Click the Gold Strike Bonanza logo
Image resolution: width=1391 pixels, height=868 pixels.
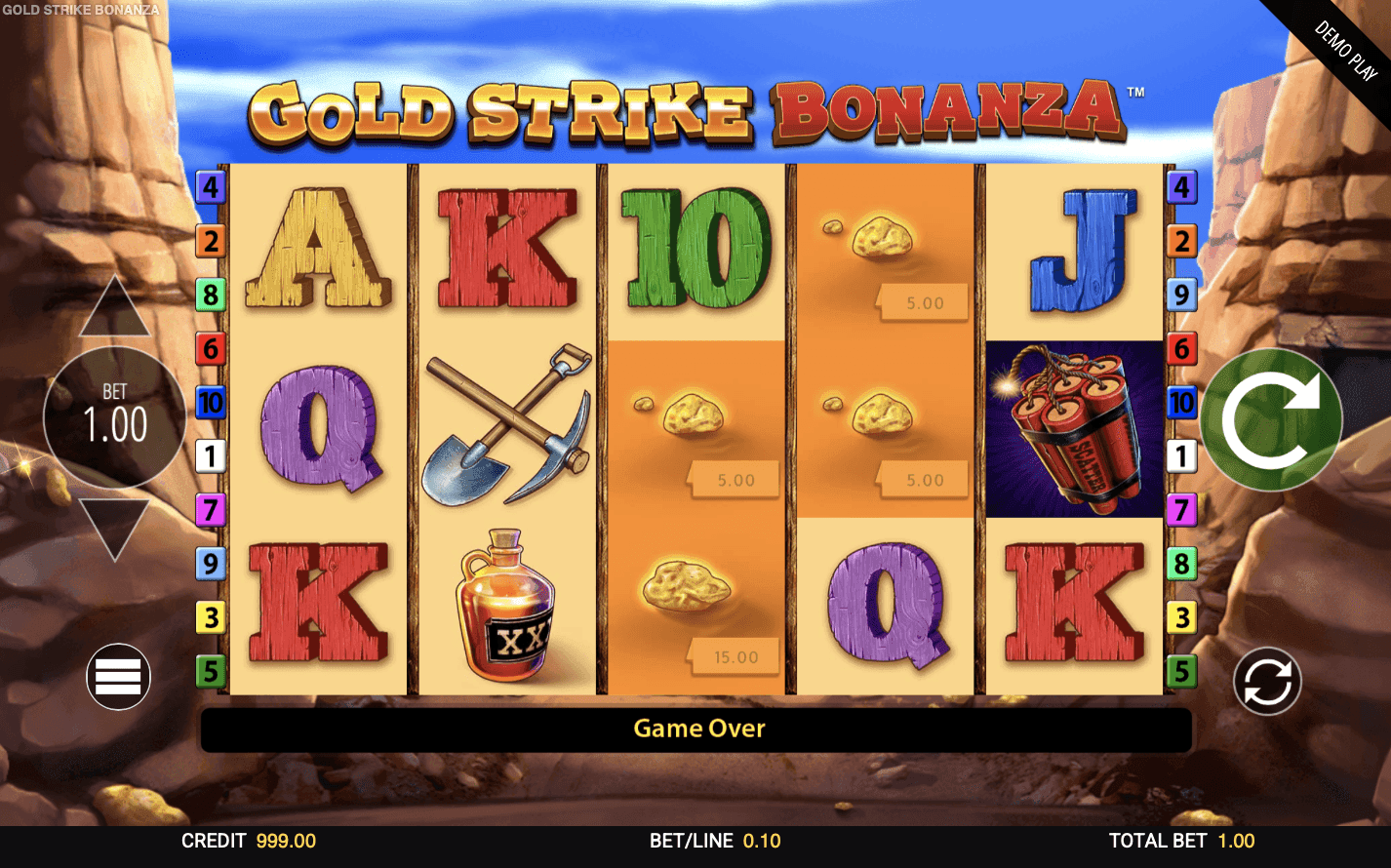(697, 107)
